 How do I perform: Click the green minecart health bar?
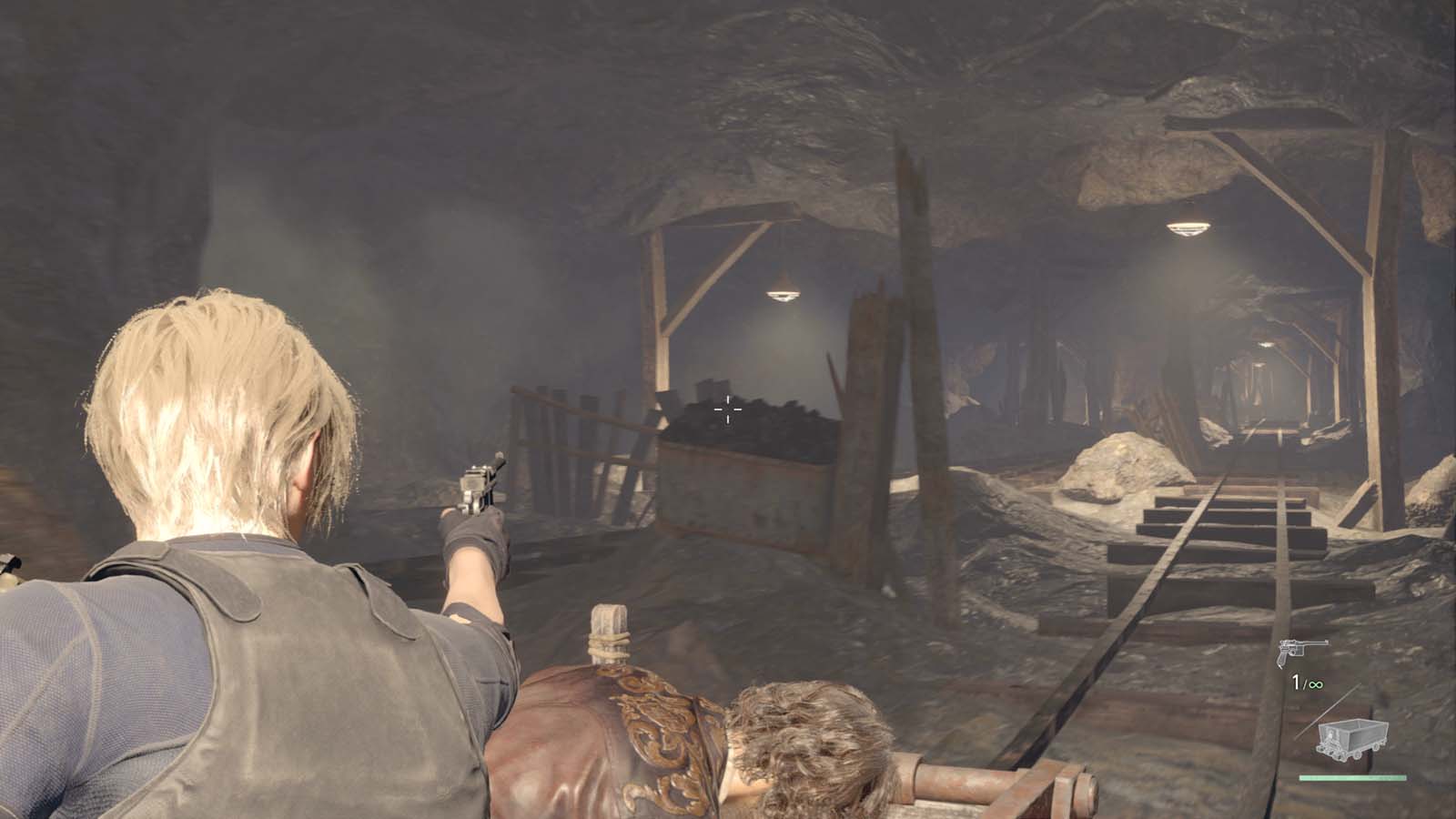[1353, 776]
